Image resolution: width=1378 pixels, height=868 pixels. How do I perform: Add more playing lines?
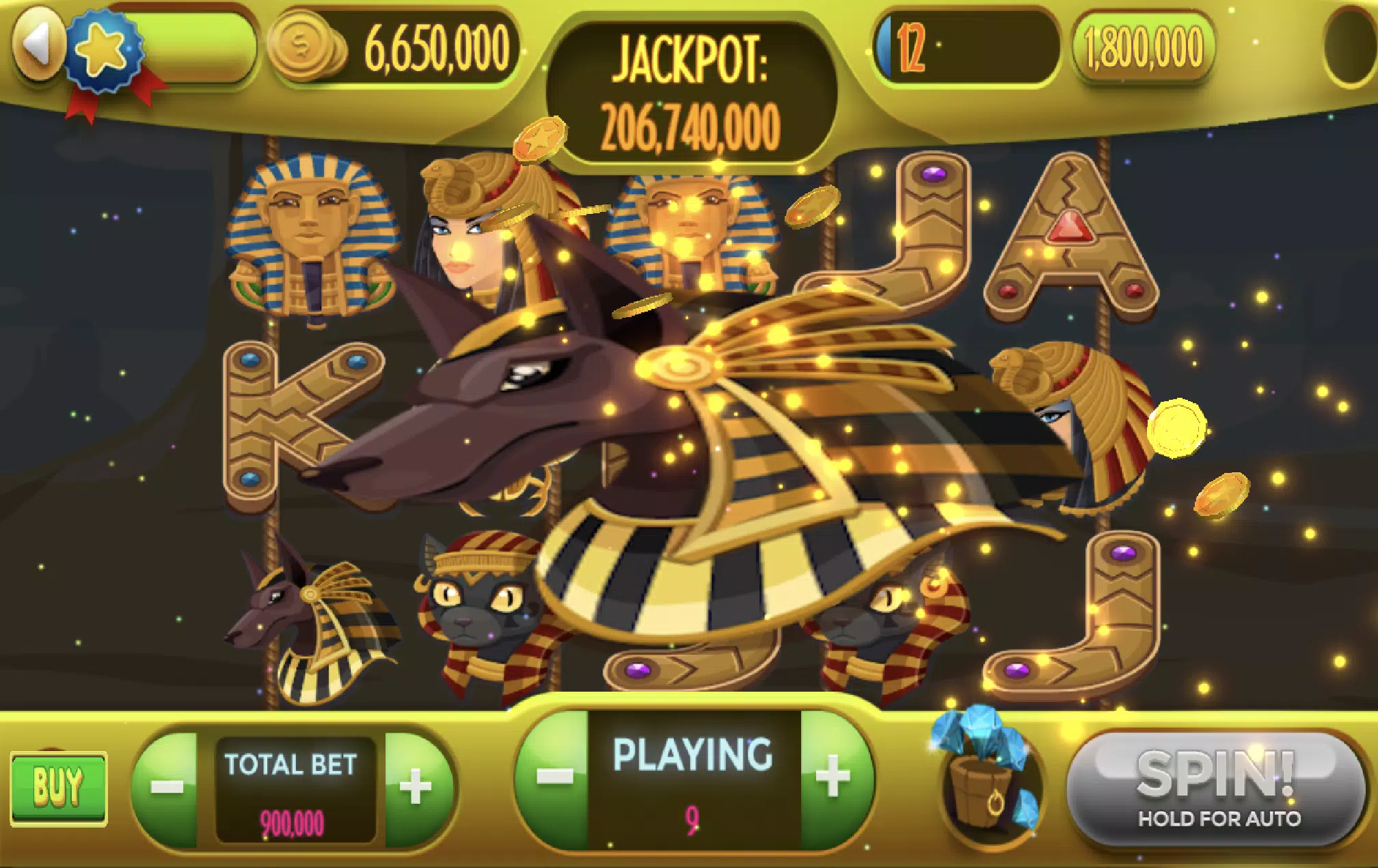click(833, 778)
